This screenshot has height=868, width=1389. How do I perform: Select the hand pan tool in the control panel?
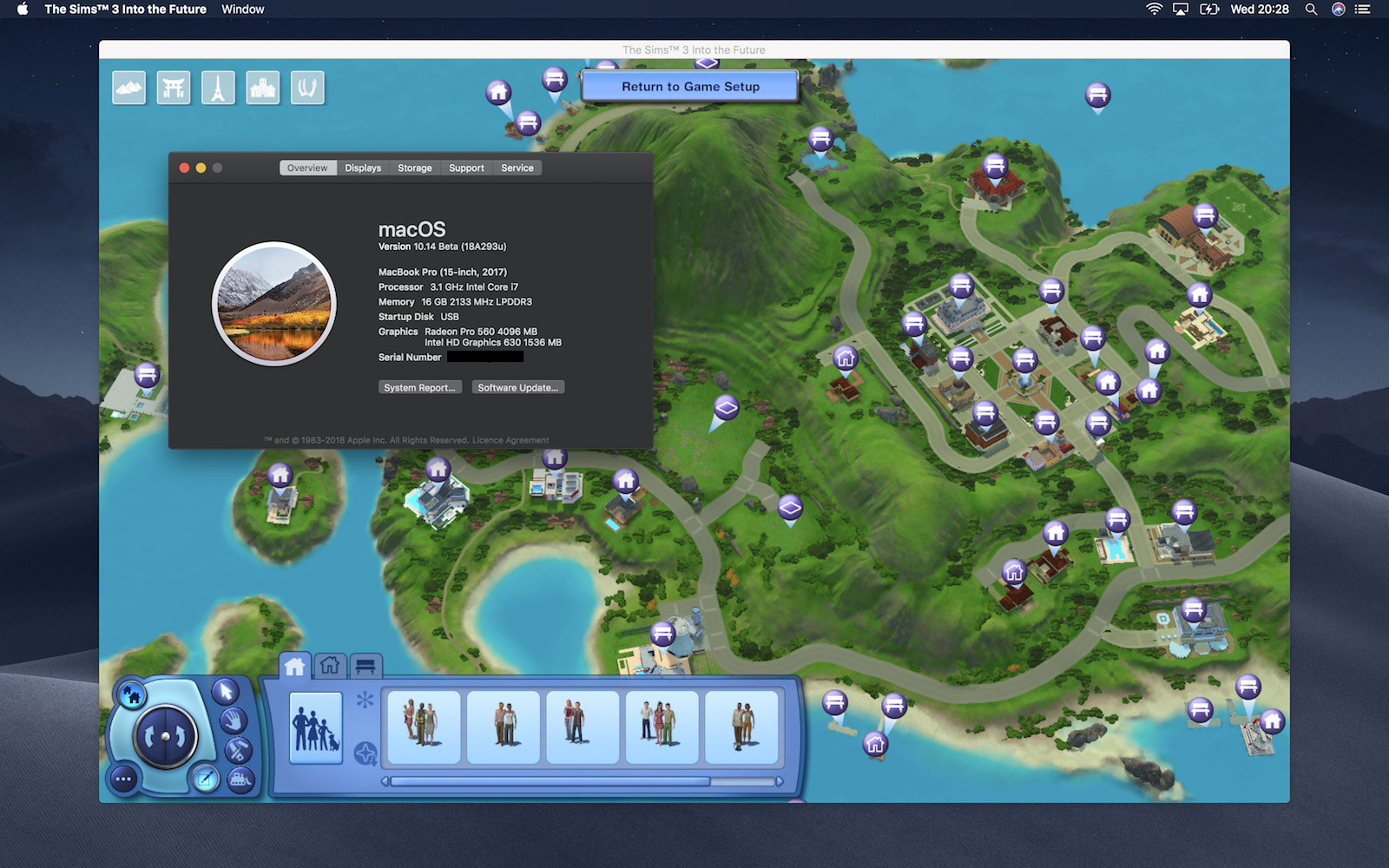(233, 721)
